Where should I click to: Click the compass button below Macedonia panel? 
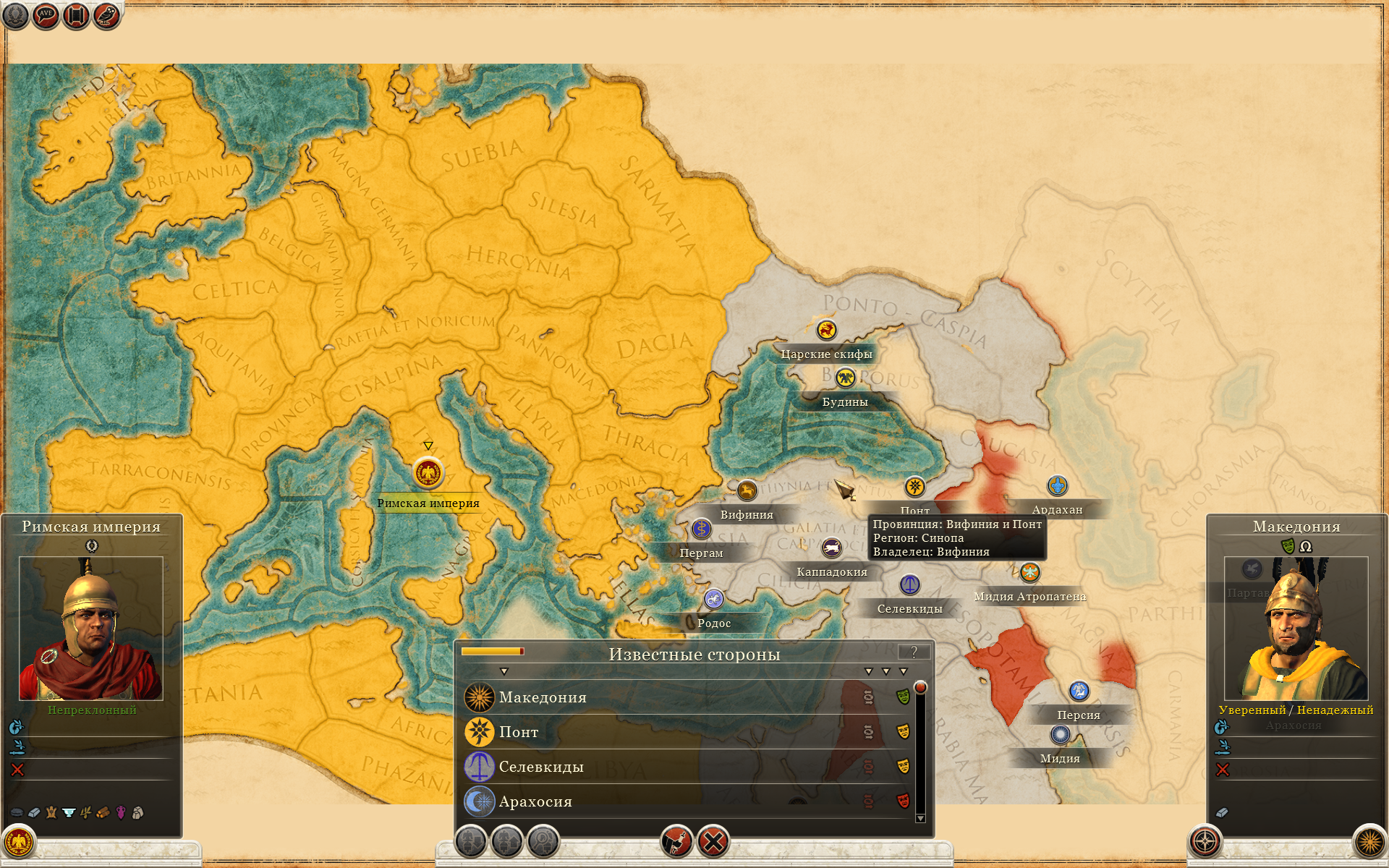click(1205, 842)
